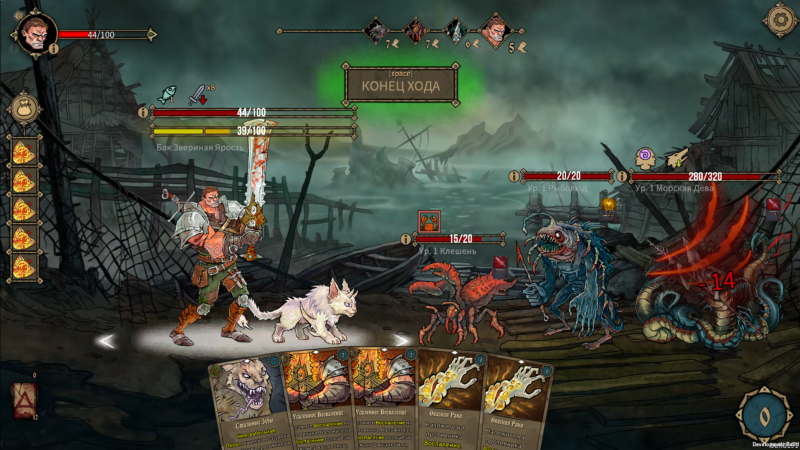Show info for Ур. 1 Морская Дева
800x450 pixels.
(623, 176)
